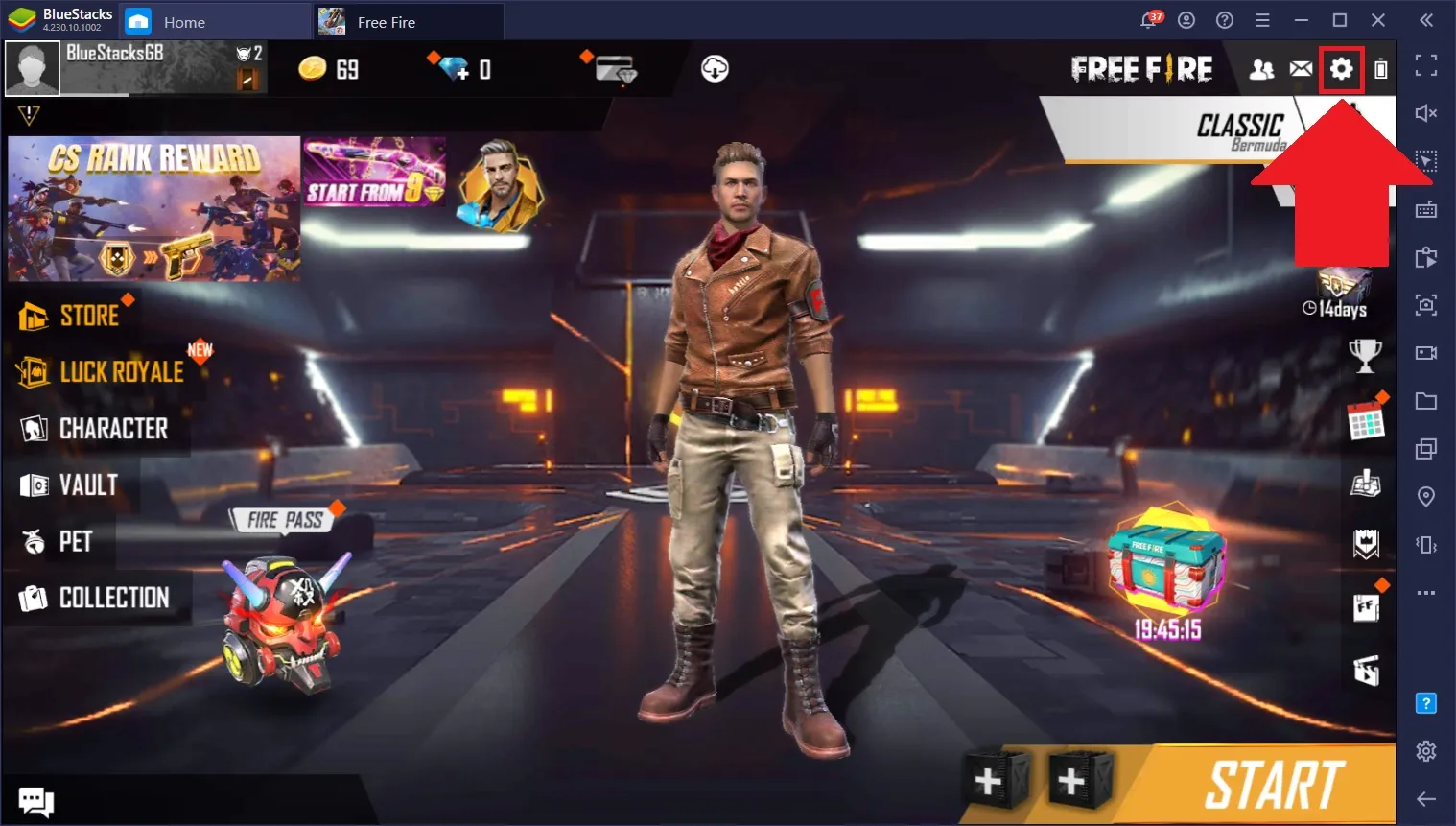Mute audio with the sidebar speaker icon
1456x826 pixels.
1426,113
